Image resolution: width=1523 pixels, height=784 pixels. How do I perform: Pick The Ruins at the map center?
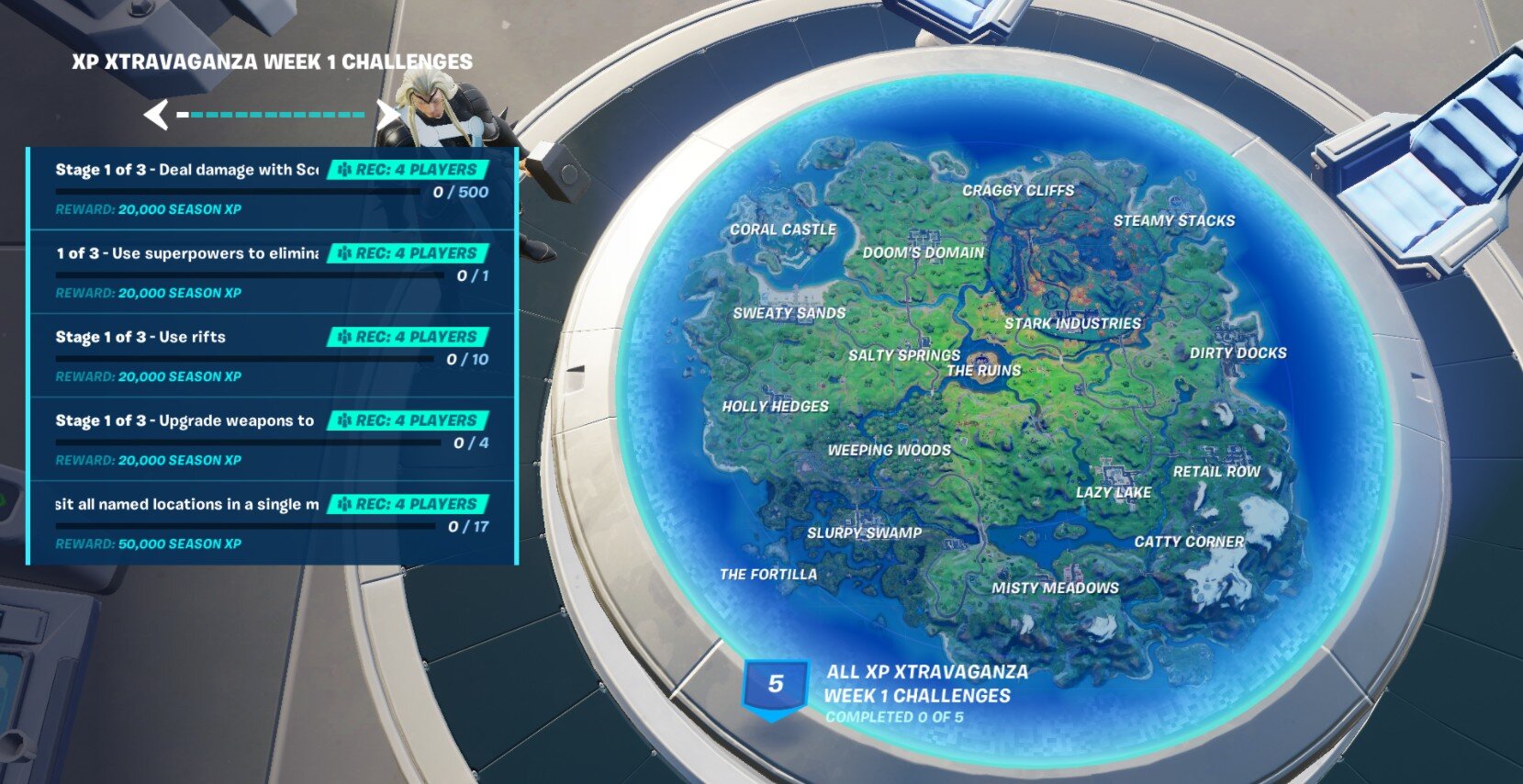click(x=983, y=370)
